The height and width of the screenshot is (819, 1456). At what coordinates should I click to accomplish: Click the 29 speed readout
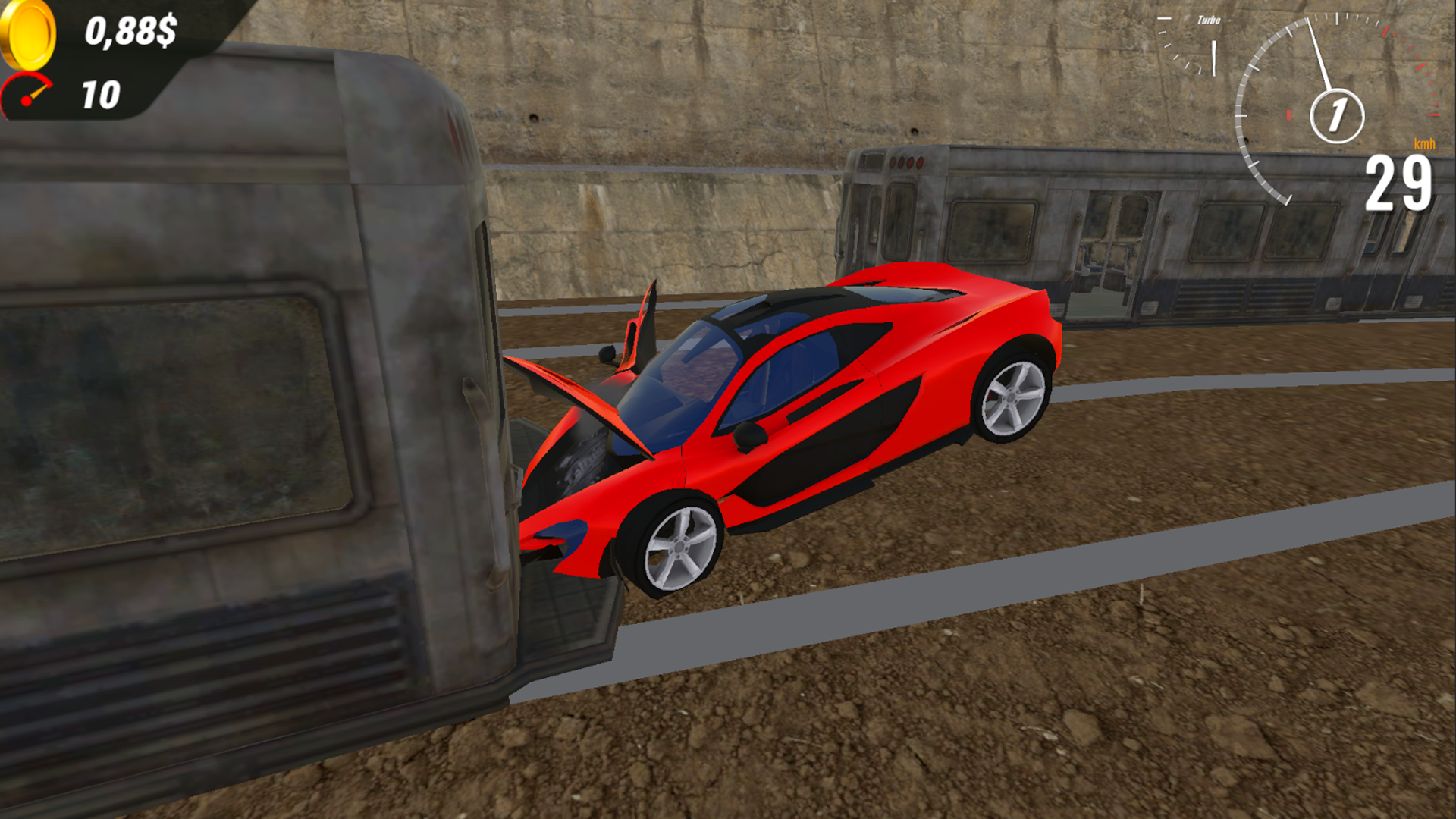pos(1399,182)
